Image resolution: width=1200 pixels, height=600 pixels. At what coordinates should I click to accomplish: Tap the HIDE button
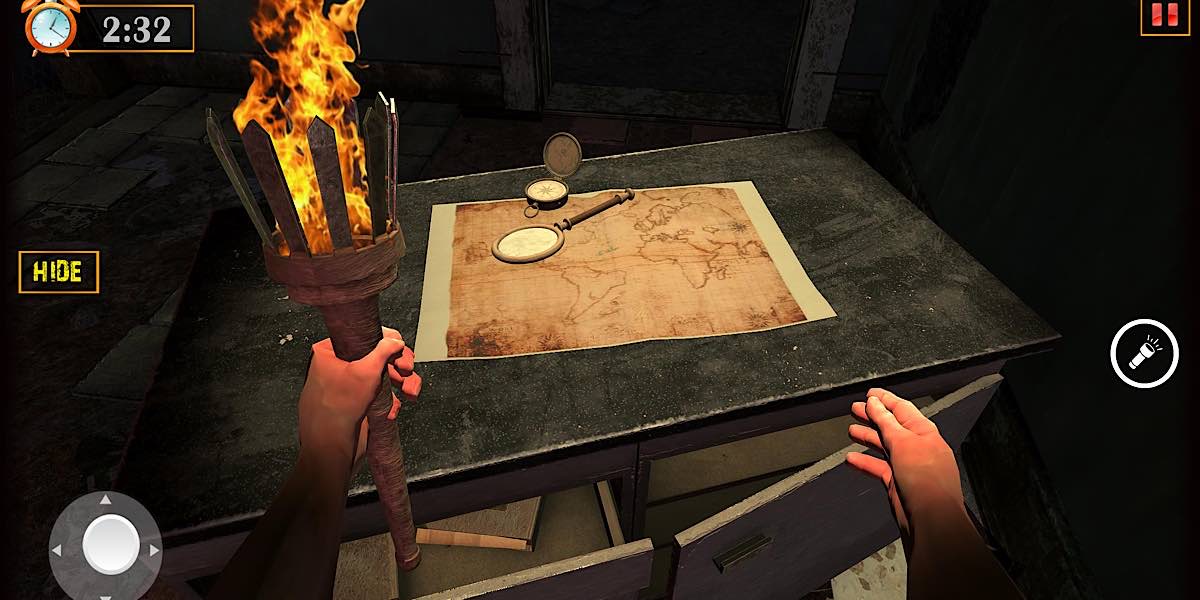pos(59,272)
